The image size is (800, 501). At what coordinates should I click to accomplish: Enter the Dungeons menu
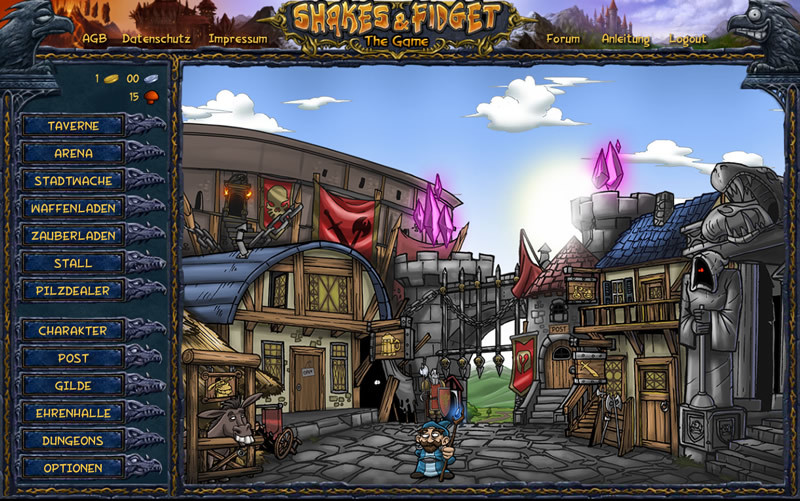point(73,440)
